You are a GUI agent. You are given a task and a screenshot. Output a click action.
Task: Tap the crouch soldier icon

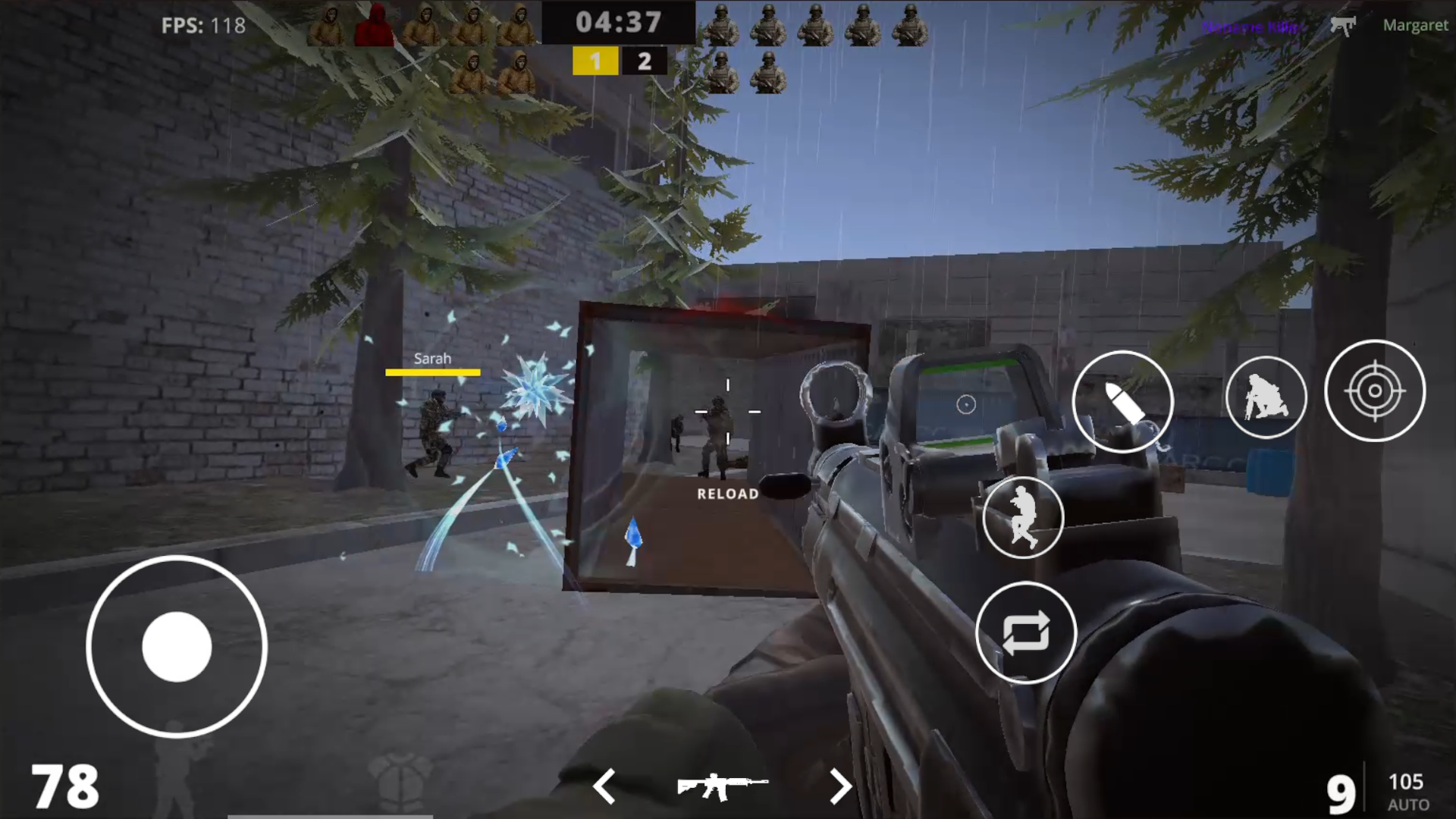click(x=1265, y=398)
